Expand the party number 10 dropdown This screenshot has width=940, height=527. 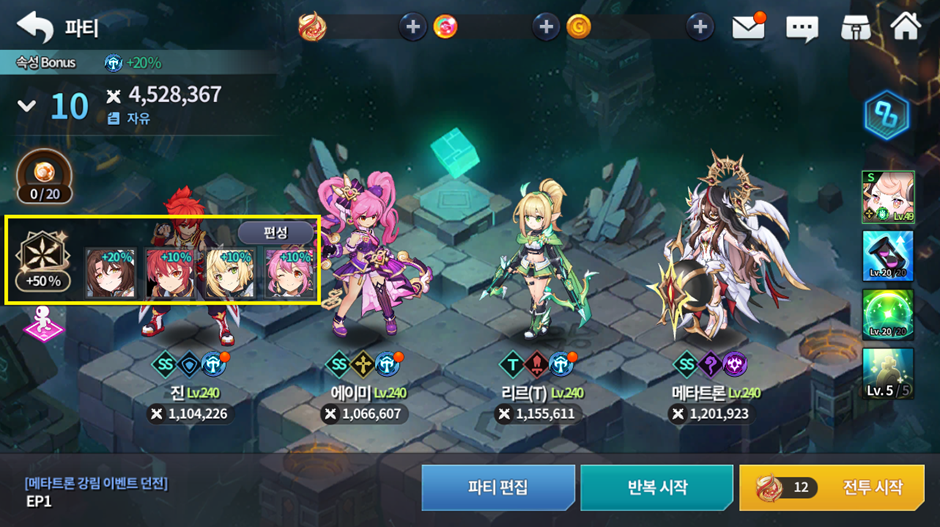(x=27, y=106)
